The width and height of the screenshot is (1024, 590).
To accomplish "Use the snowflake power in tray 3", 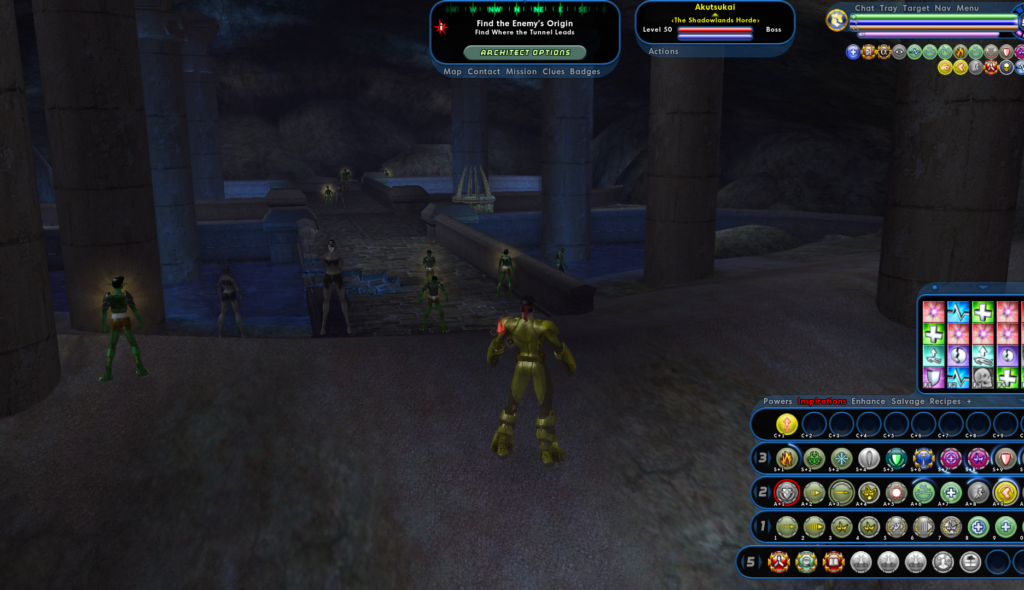I will coord(842,458).
